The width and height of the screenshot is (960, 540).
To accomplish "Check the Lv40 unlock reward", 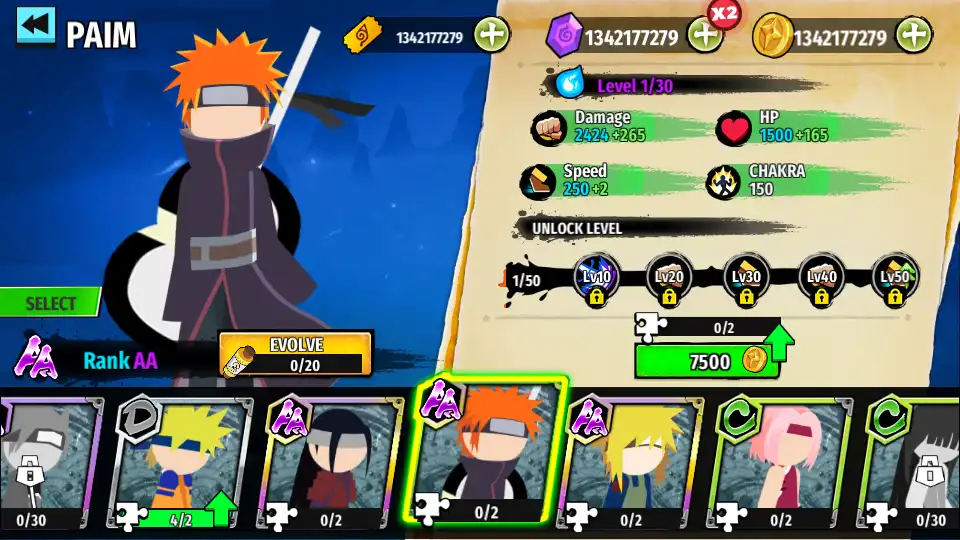I will coord(821,279).
